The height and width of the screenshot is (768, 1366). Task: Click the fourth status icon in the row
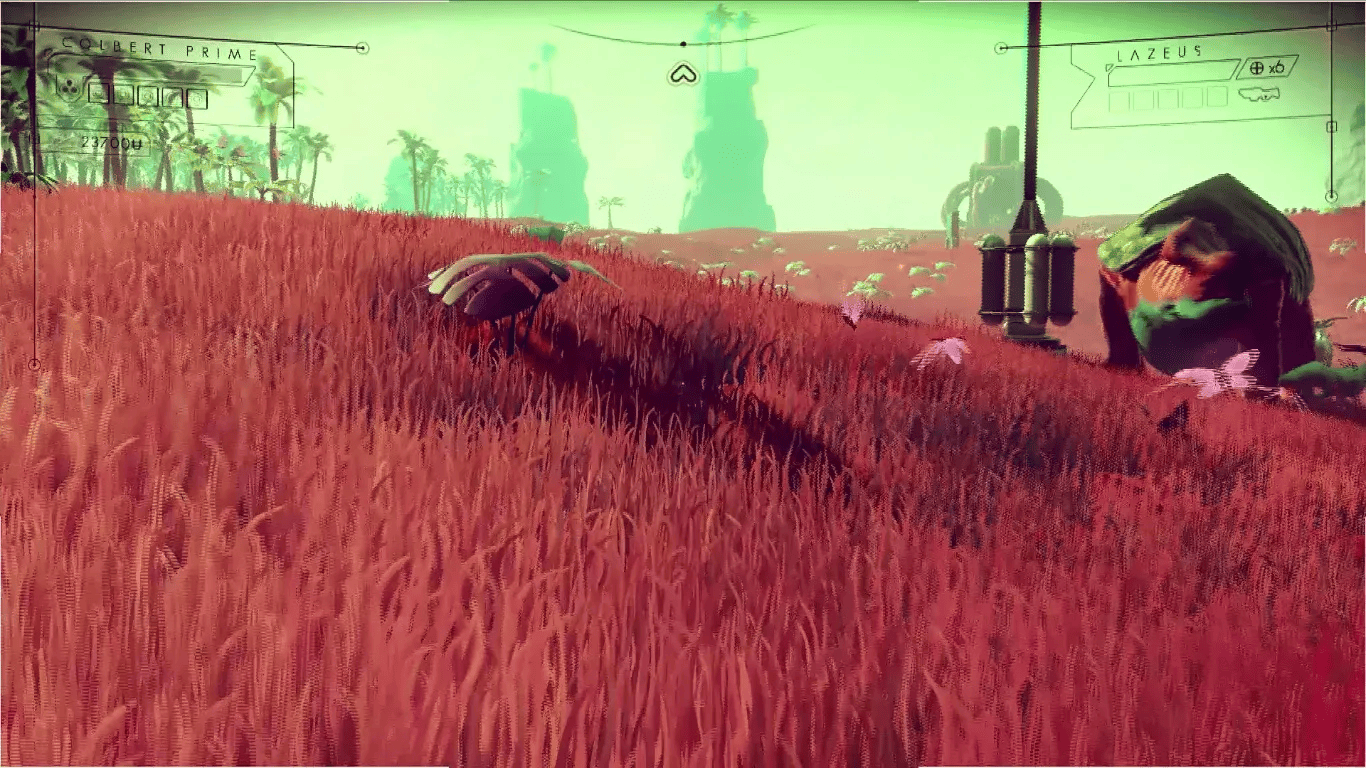[x=173, y=95]
